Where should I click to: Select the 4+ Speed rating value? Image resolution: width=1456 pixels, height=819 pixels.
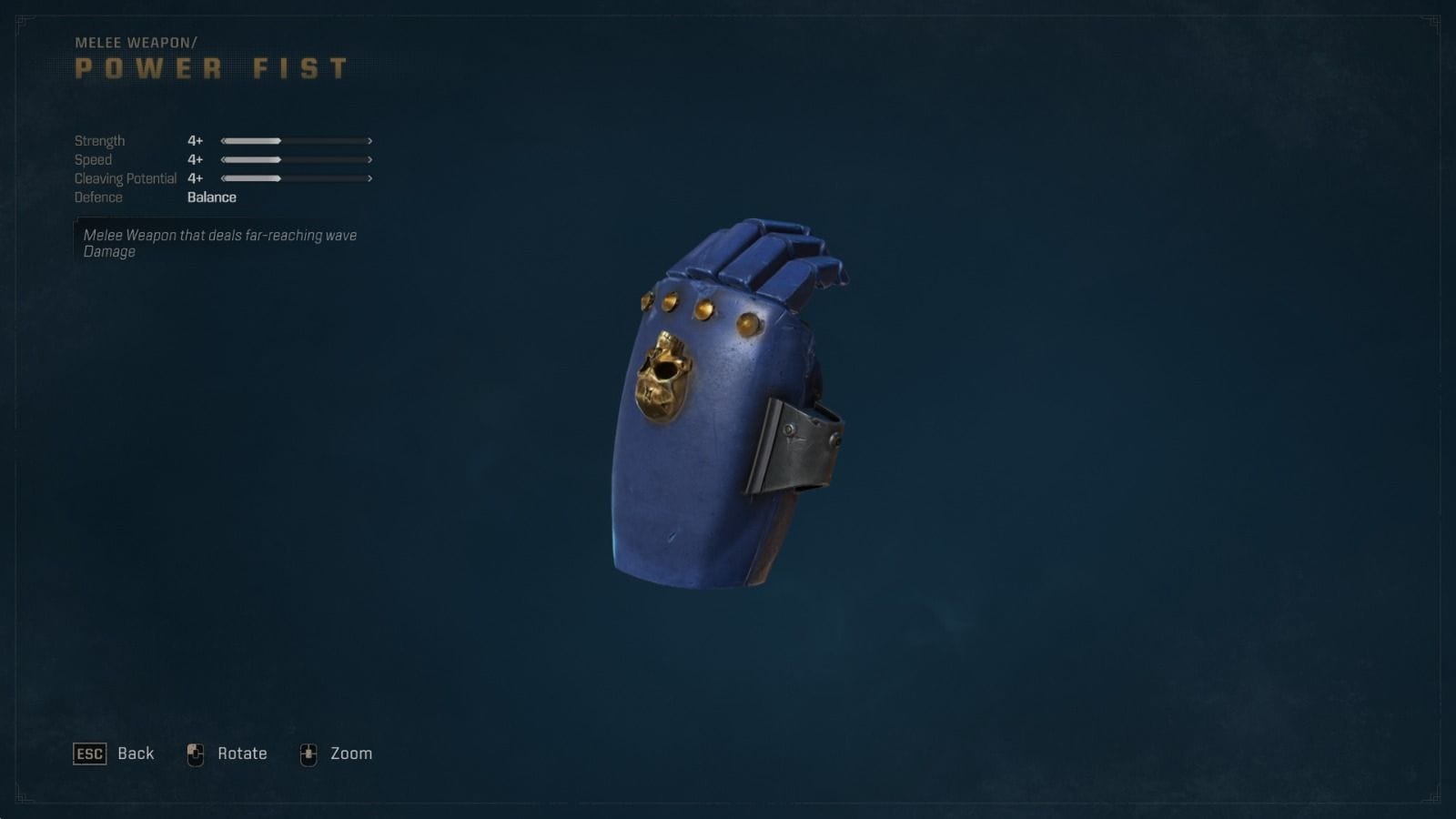tap(193, 159)
